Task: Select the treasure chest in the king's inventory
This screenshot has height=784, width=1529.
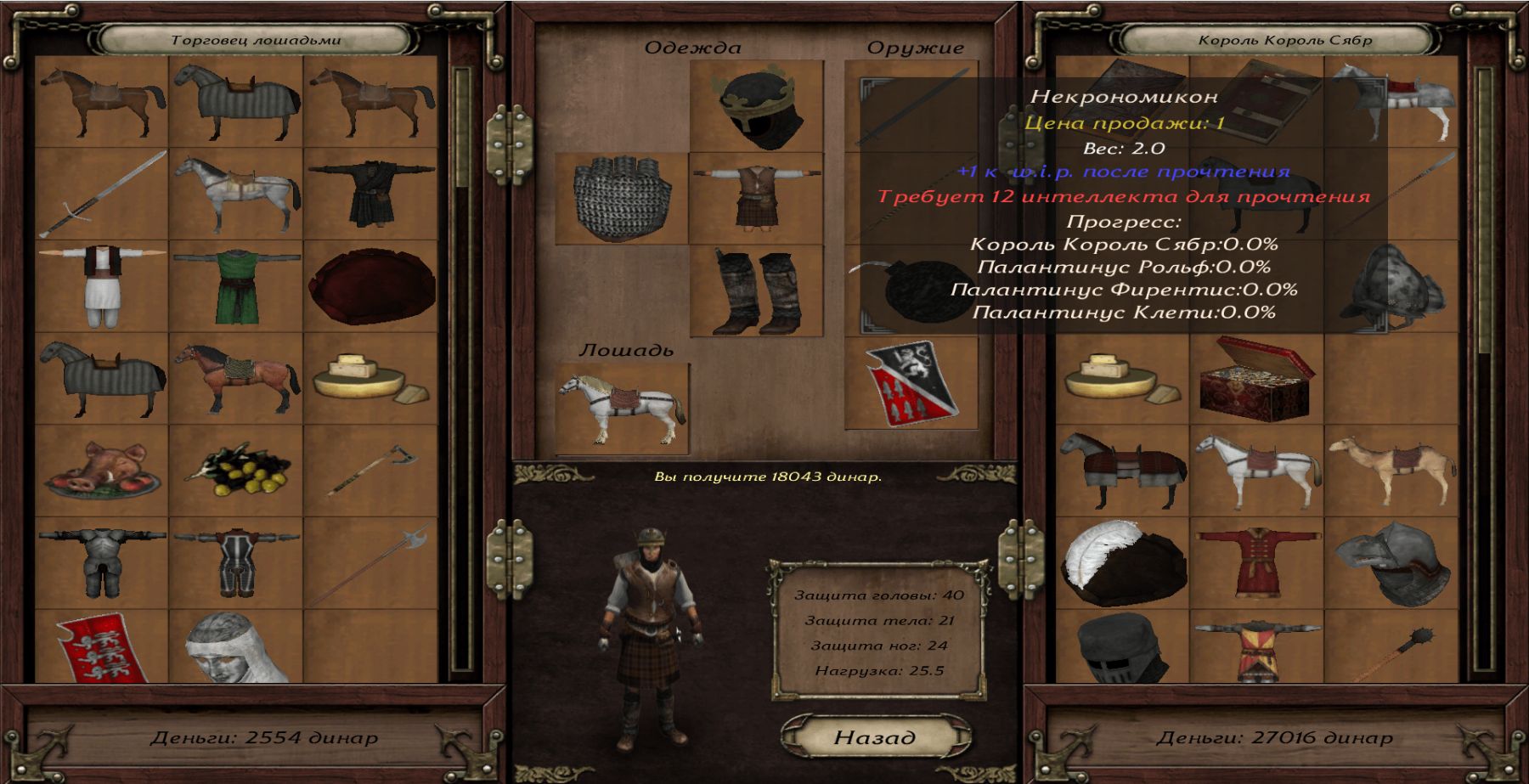Action: coord(1256,380)
